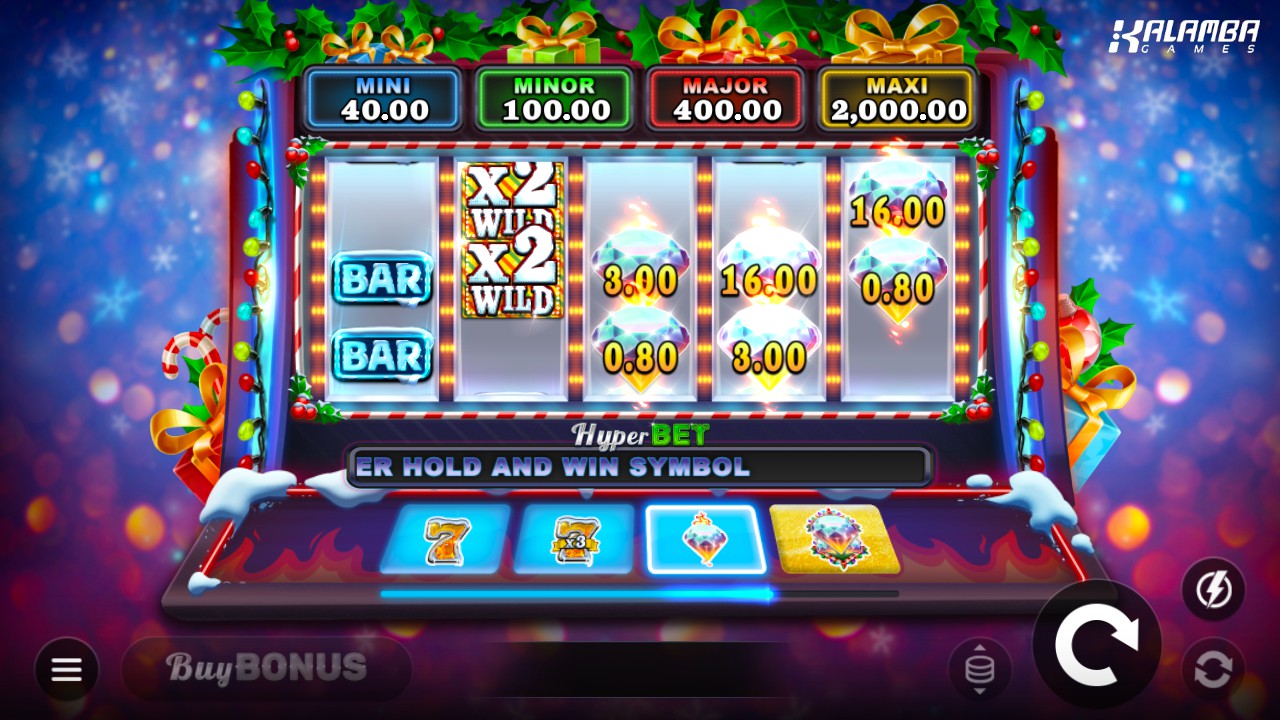Choose the x3 seven HyperBet tile
Viewport: 1280px width, 720px height.
click(x=573, y=540)
